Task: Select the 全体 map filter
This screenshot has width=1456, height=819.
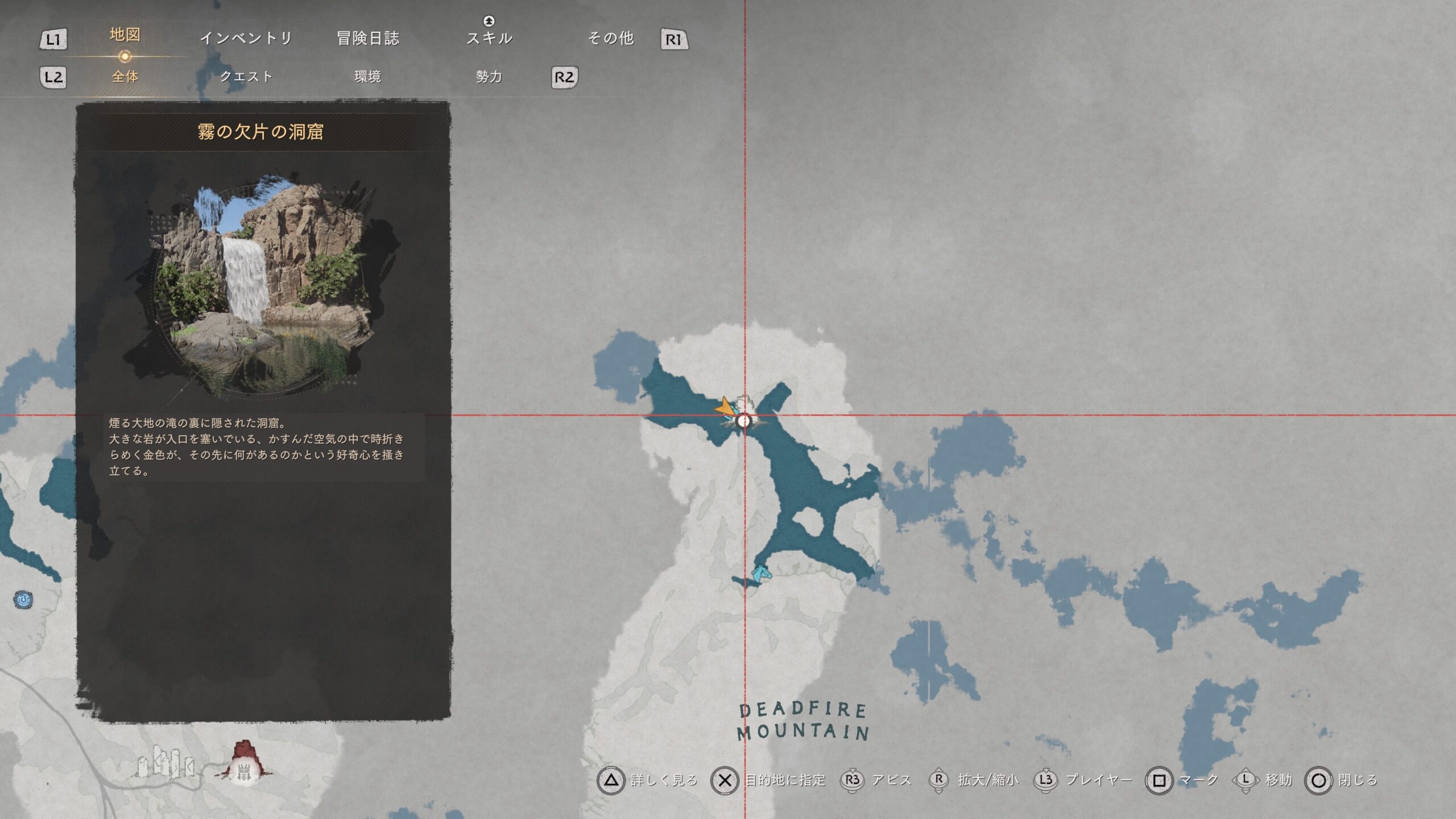Action: (x=125, y=77)
